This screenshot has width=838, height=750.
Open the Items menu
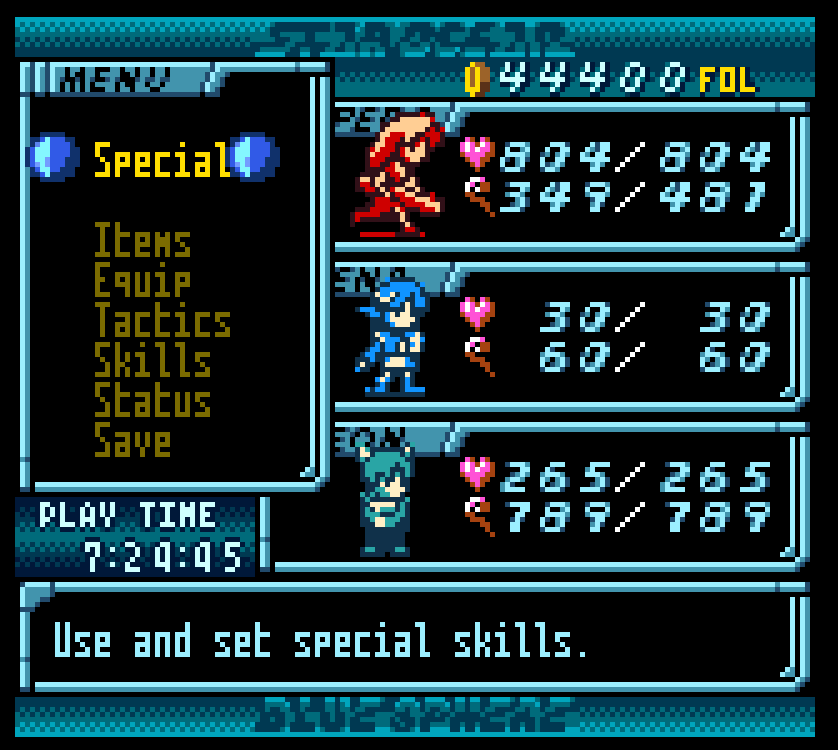pos(142,241)
